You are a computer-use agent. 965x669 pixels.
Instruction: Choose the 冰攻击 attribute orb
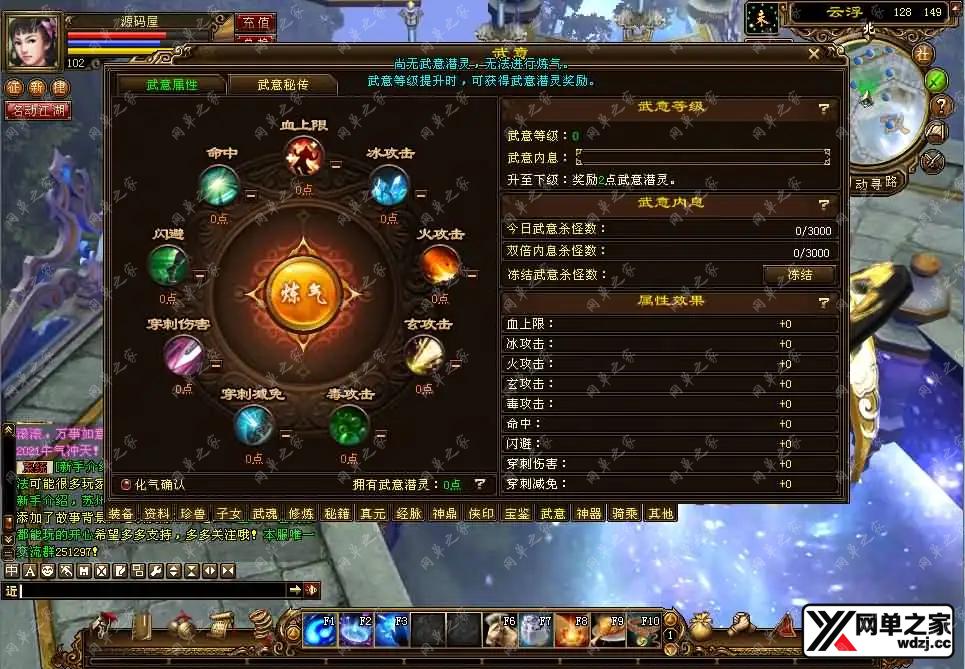pos(388,186)
